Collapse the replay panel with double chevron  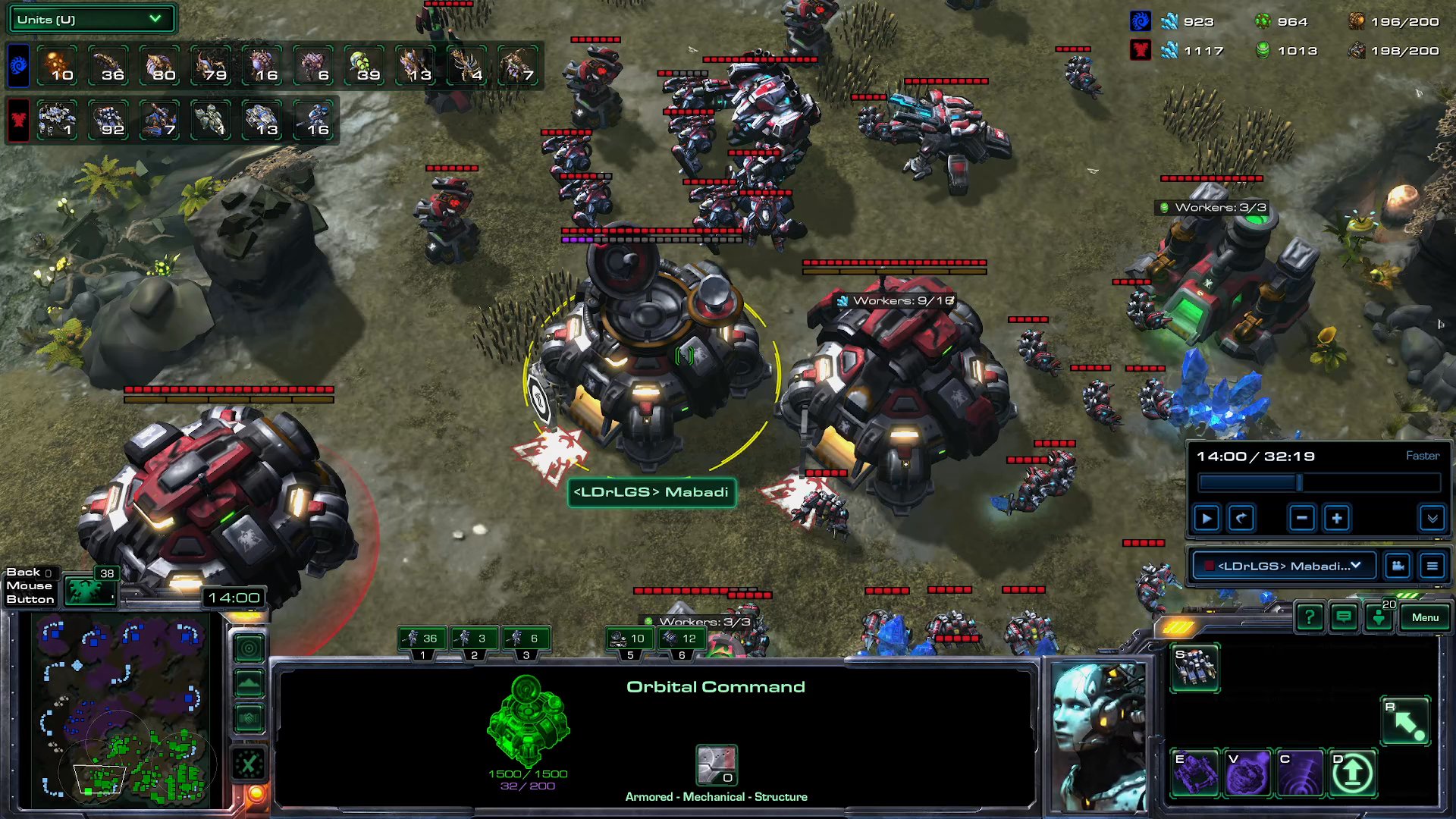pyautogui.click(x=1432, y=518)
